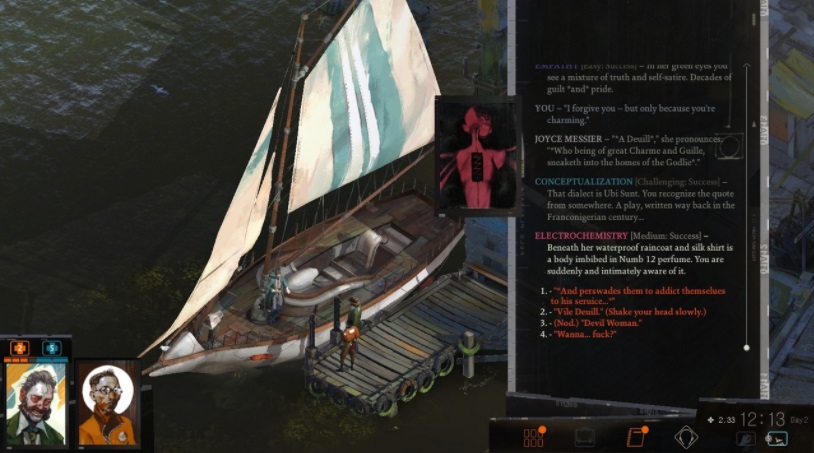Select the blue-highlighted right hand item slot
The width and height of the screenshot is (814, 453).
[775, 437]
